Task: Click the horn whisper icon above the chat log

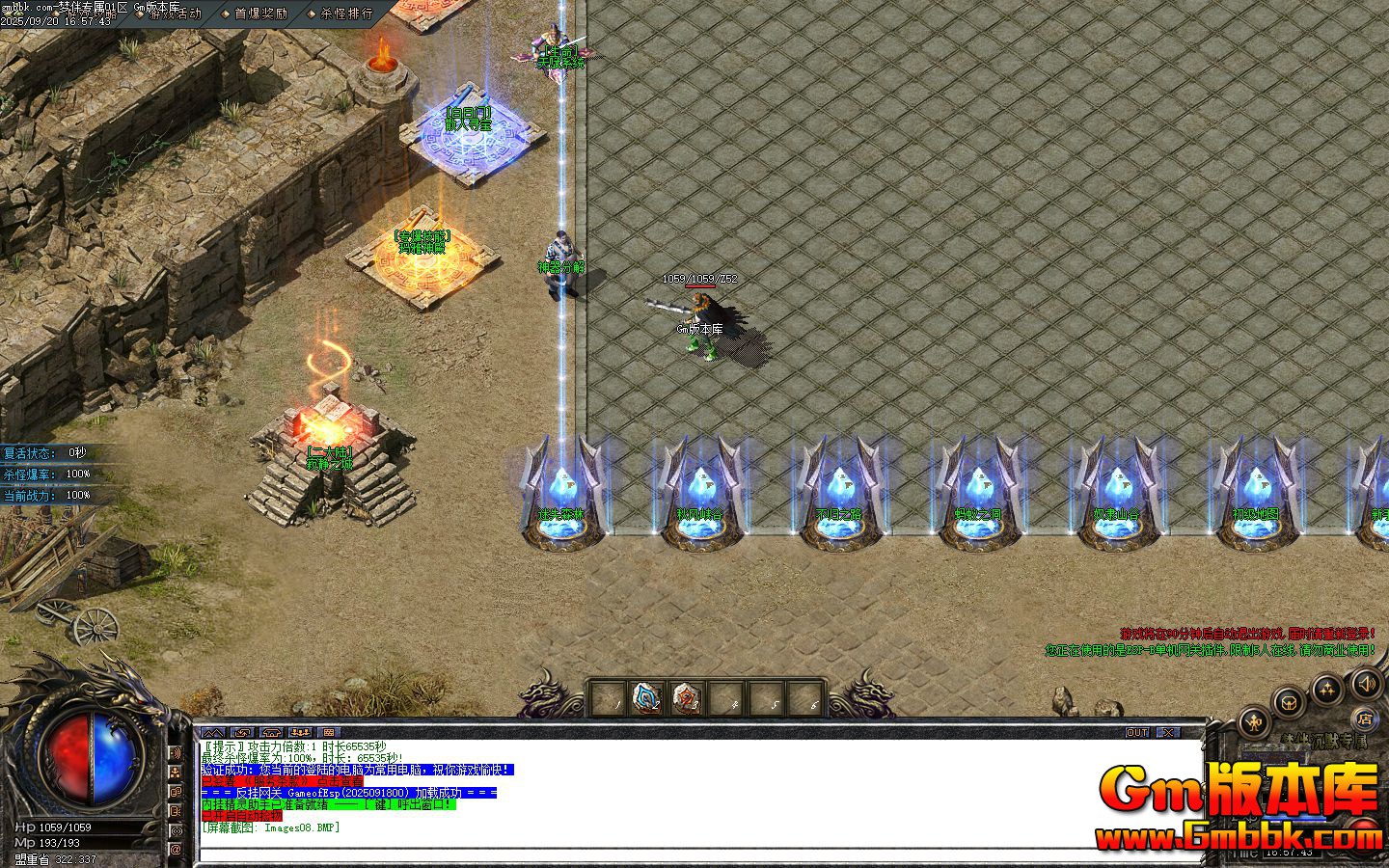Action: pyautogui.click(x=272, y=733)
